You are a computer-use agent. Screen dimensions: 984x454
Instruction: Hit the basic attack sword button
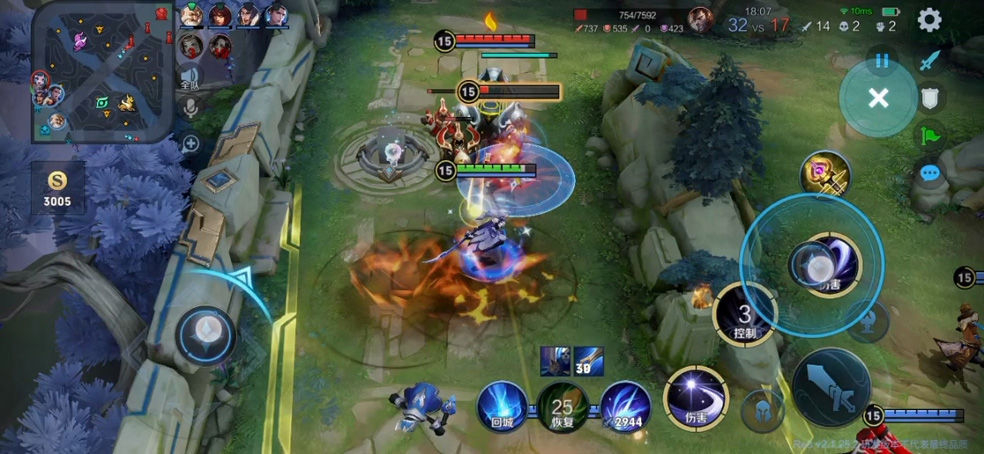(830, 388)
